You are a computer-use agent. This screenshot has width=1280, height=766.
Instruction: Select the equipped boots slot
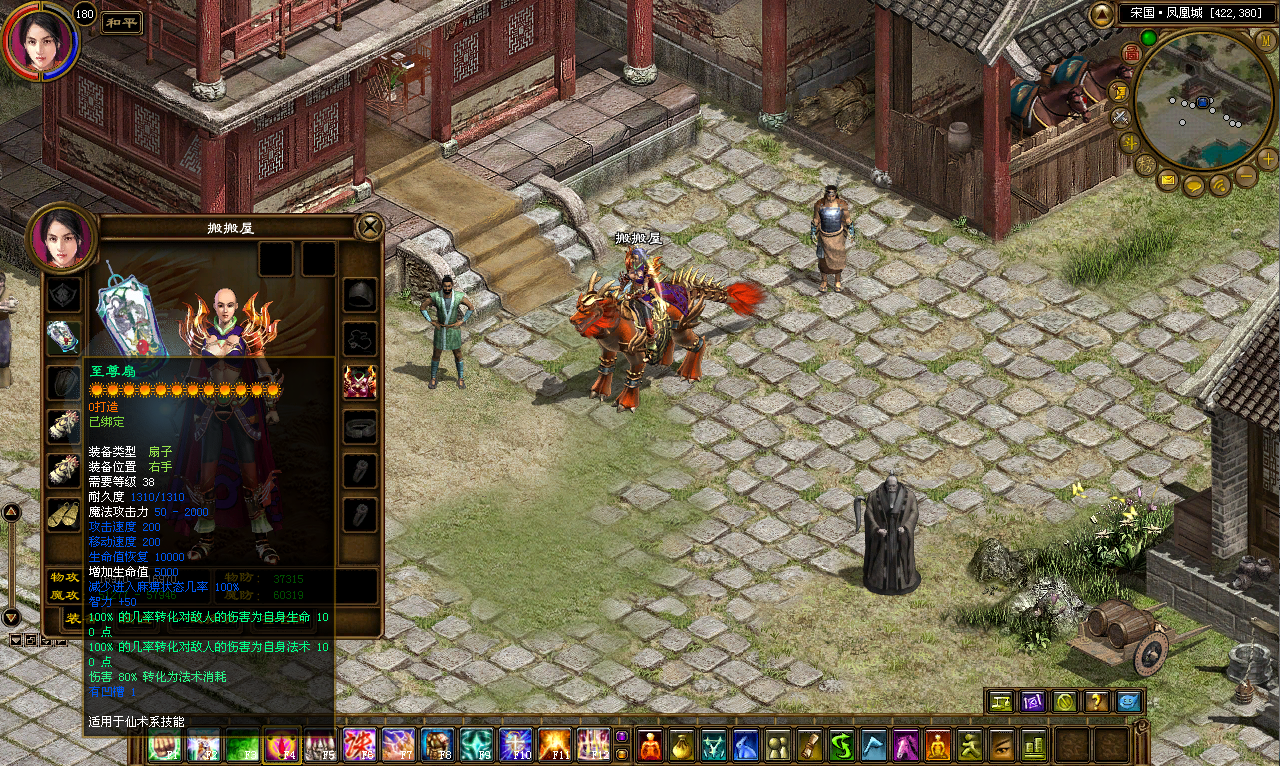tap(63, 514)
